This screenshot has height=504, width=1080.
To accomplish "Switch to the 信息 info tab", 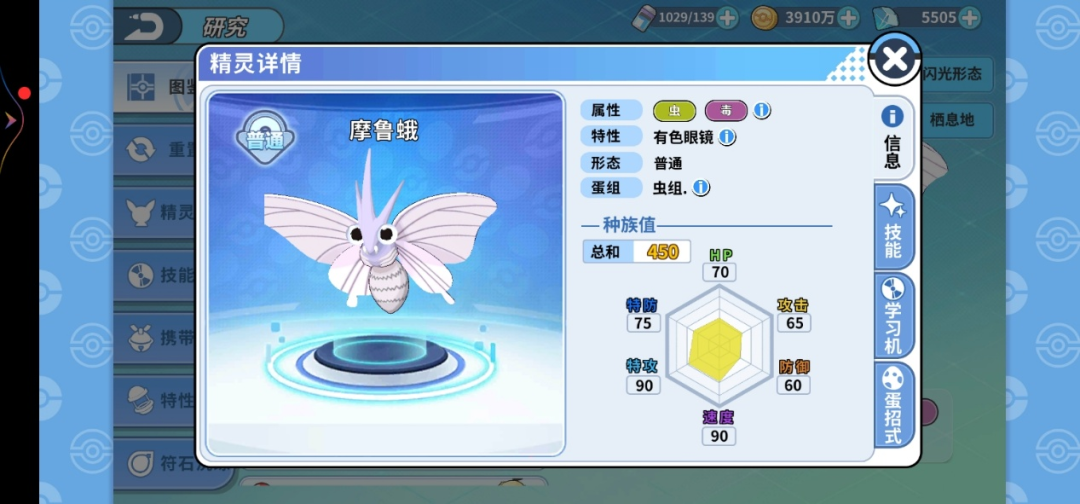I will (892, 140).
